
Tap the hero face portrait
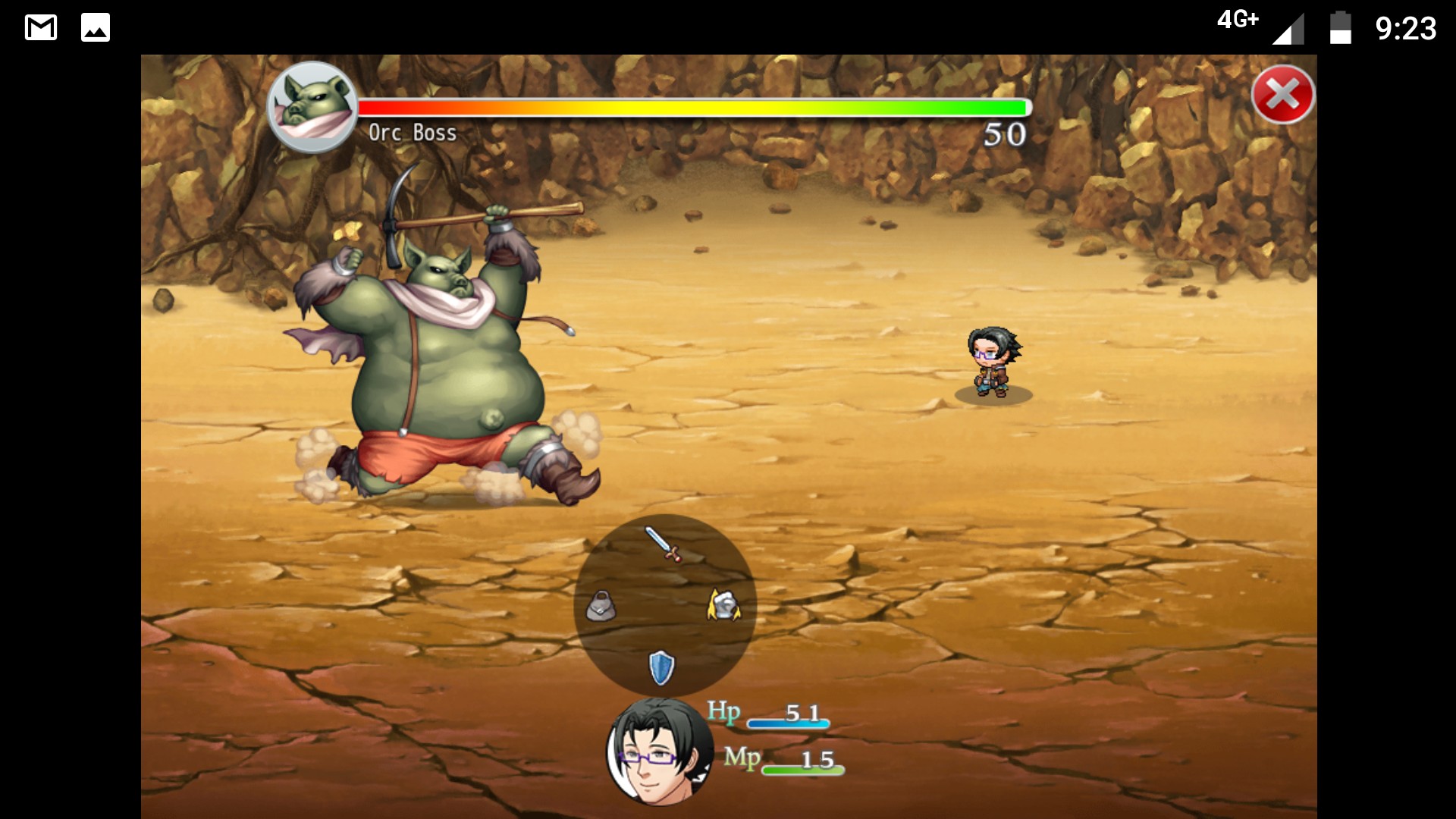658,751
